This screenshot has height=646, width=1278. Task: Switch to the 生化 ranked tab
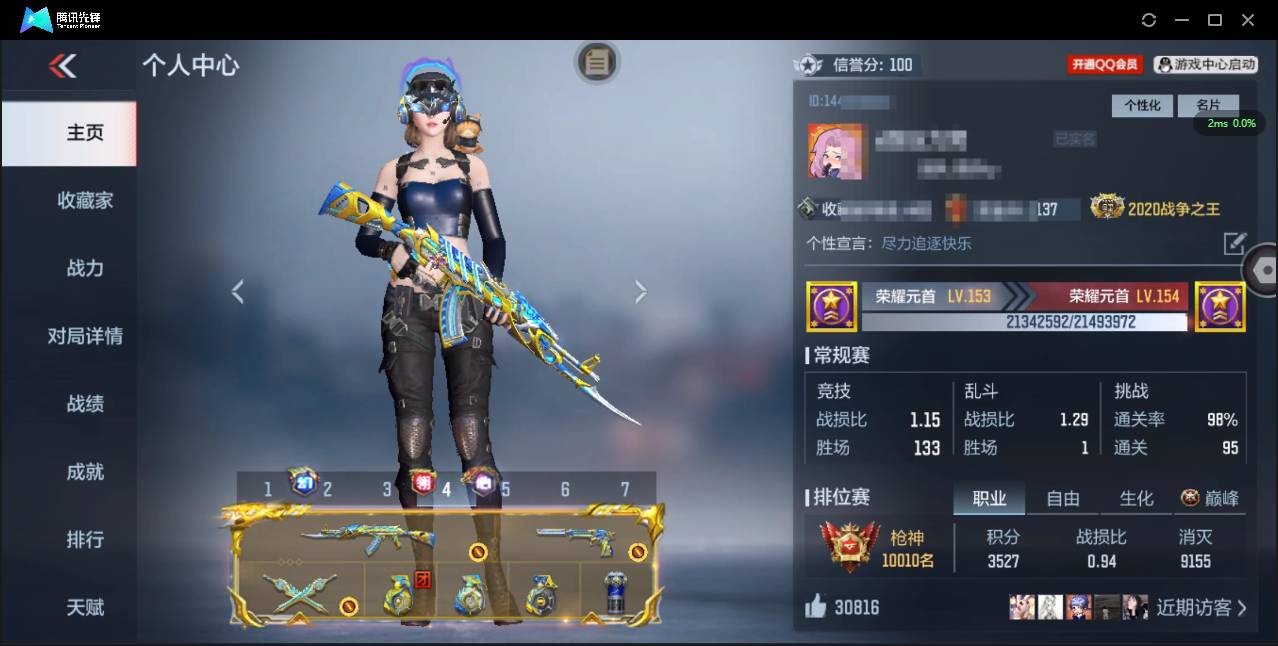coord(1136,498)
